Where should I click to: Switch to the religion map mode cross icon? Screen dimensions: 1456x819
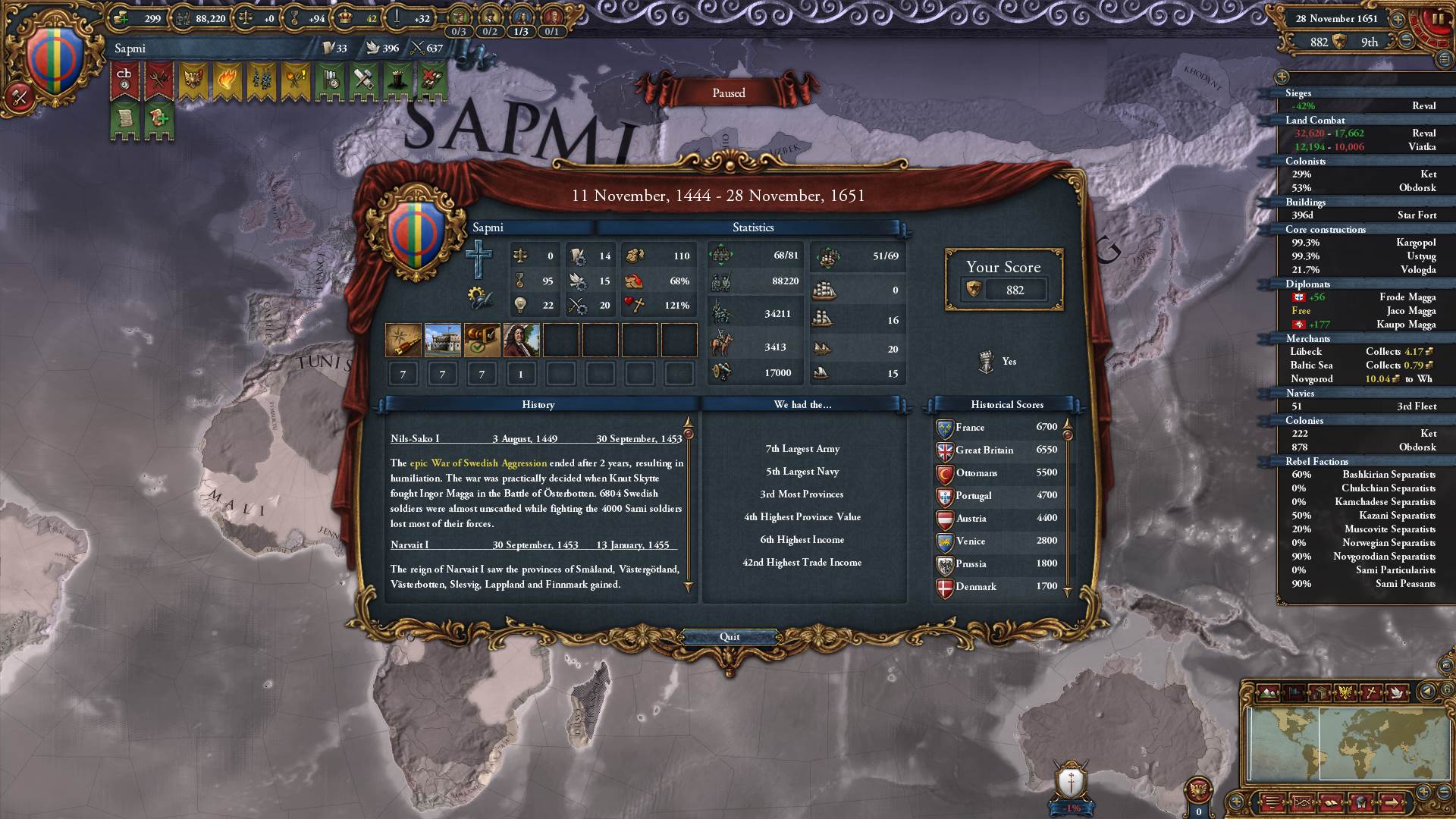click(x=1371, y=692)
